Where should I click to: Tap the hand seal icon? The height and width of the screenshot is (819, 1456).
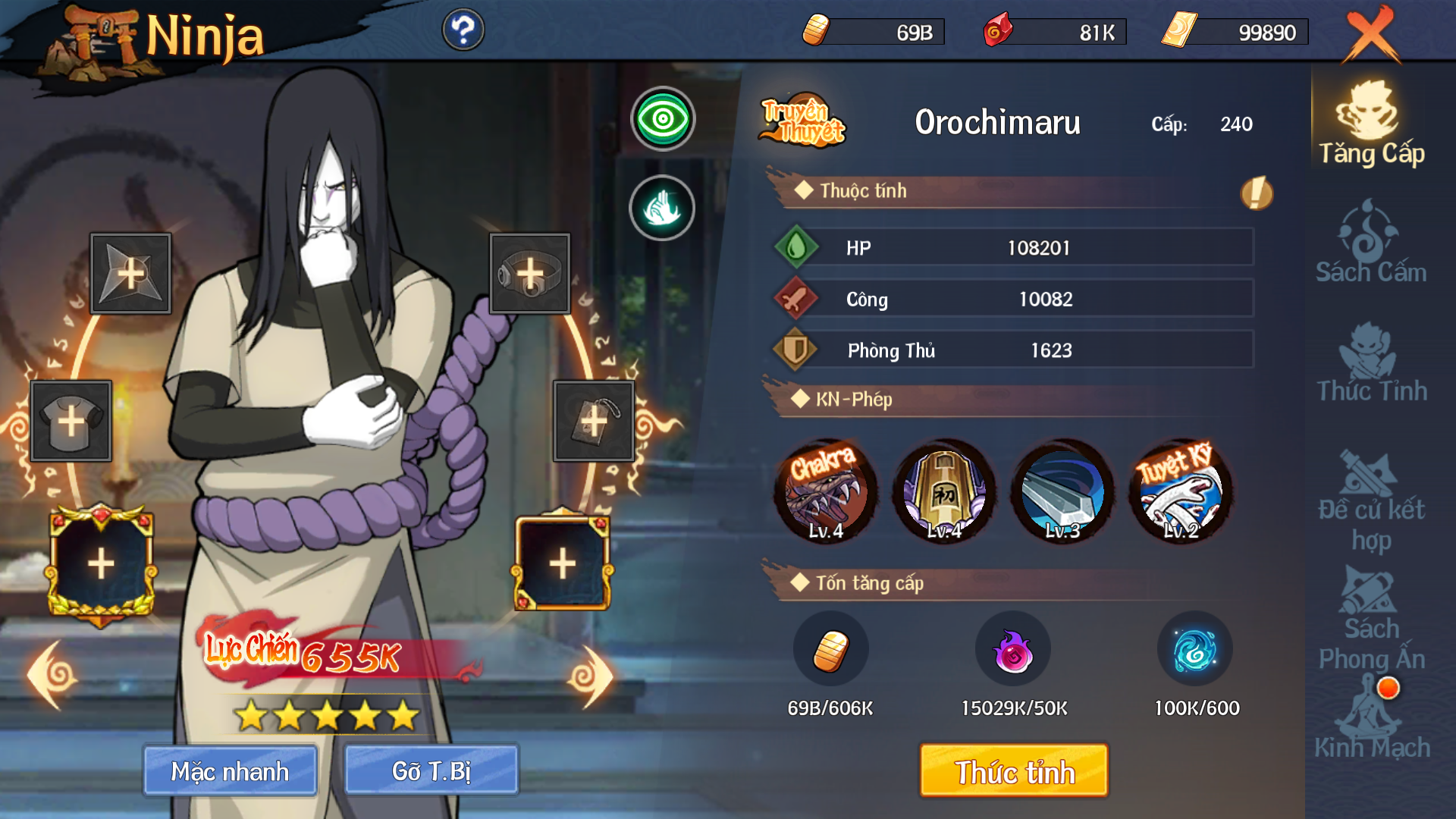pyautogui.click(x=662, y=208)
